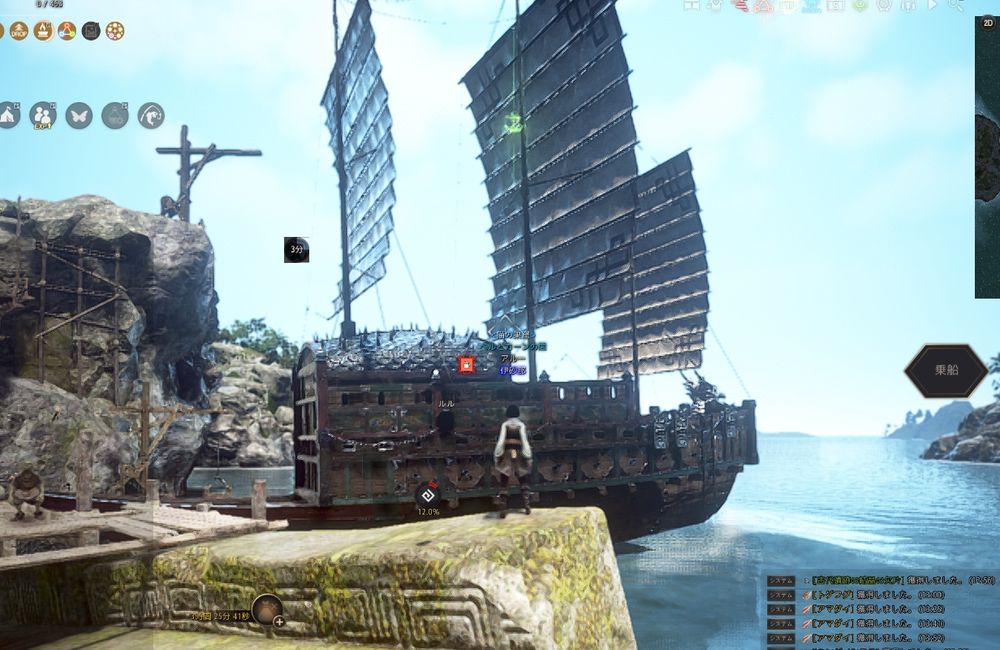Select the play arrow icon in top bar
The width and height of the screenshot is (1000, 650).
932,5
